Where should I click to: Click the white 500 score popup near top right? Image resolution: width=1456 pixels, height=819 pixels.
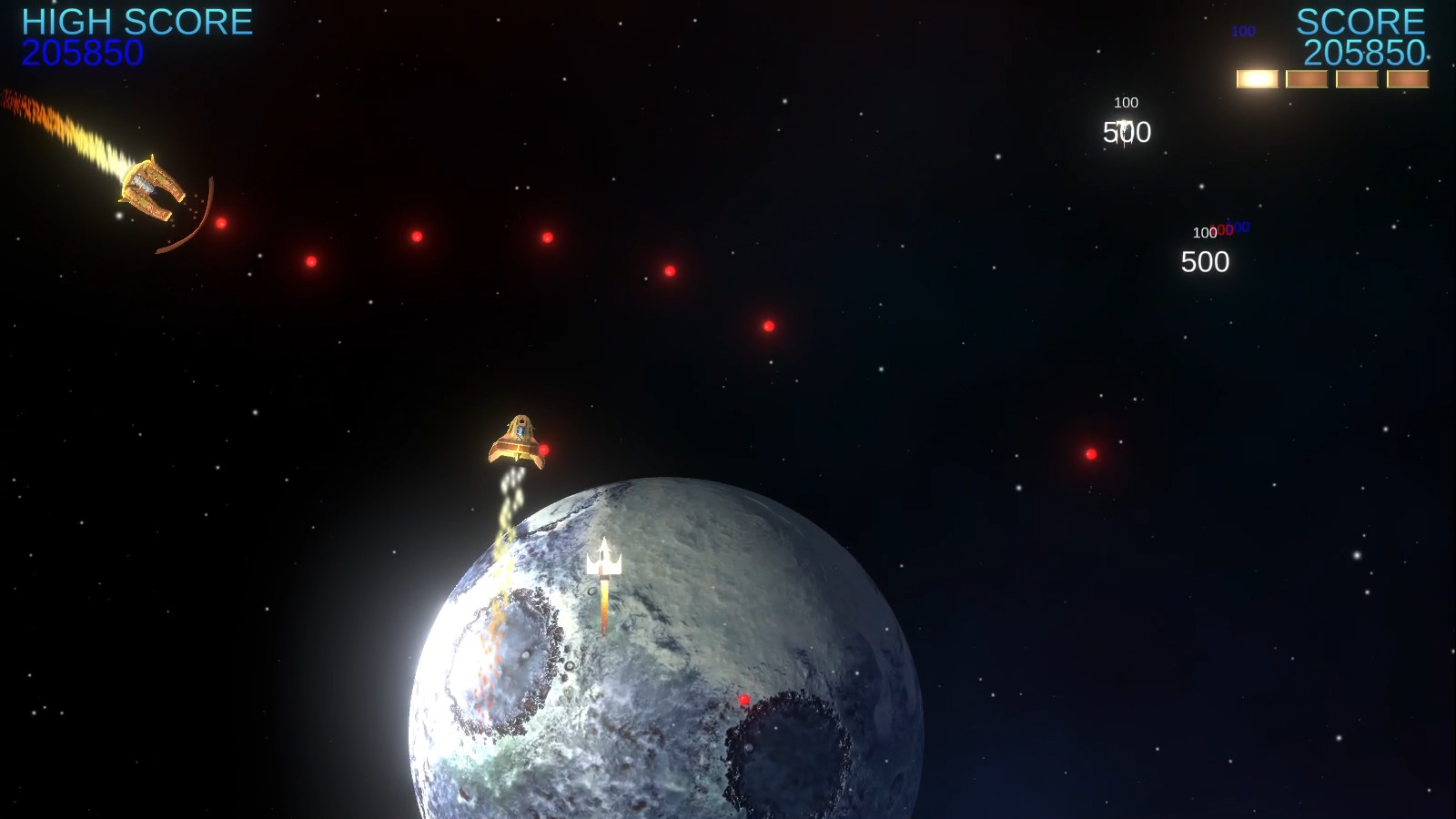[1128, 134]
